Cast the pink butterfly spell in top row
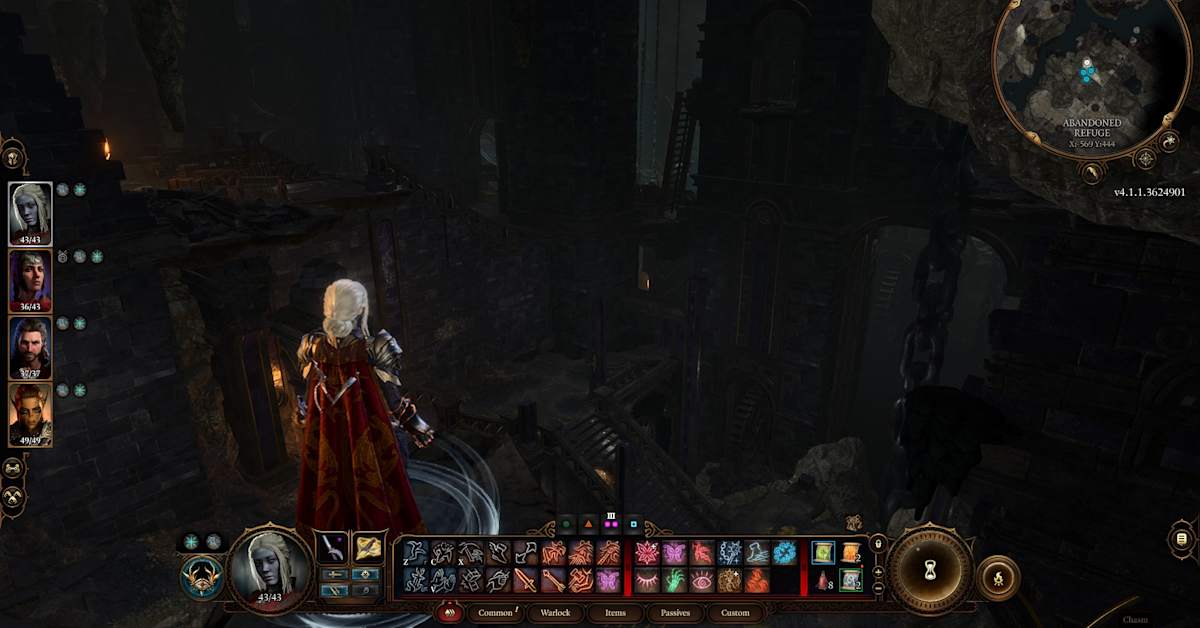This screenshot has width=1200, height=628. coord(674,553)
